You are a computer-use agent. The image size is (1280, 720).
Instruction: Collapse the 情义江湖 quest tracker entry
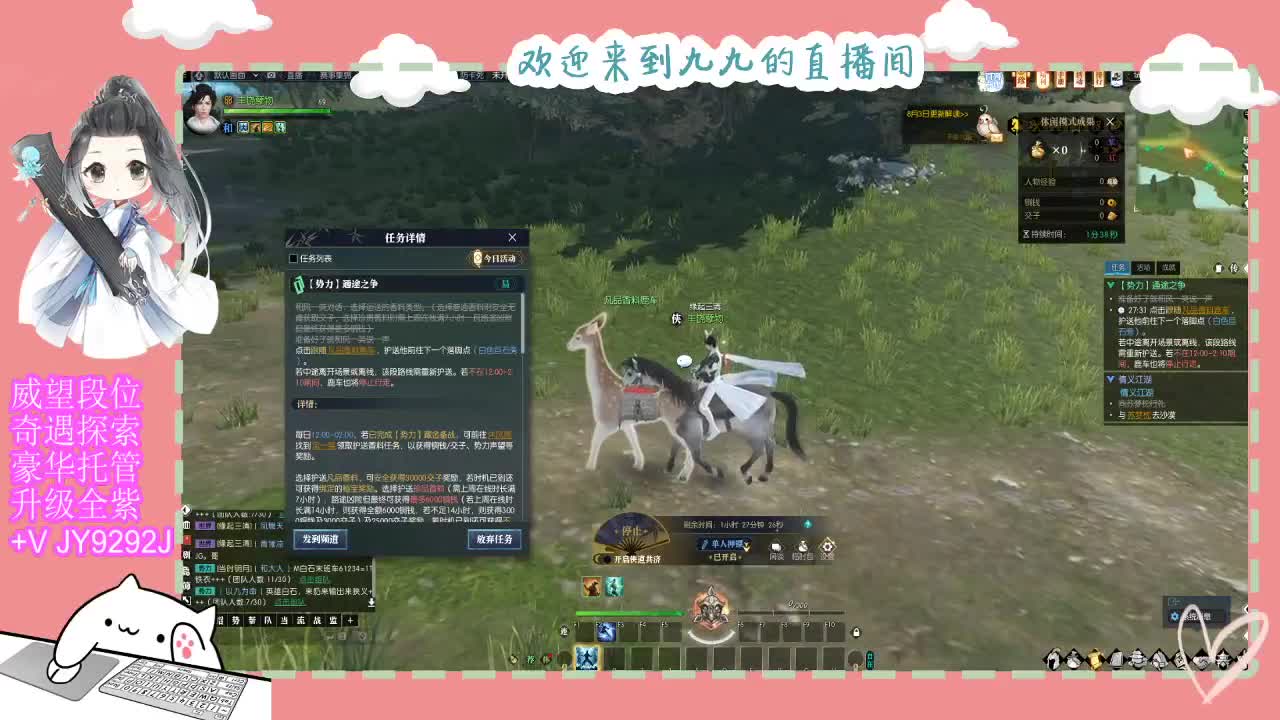point(1111,378)
